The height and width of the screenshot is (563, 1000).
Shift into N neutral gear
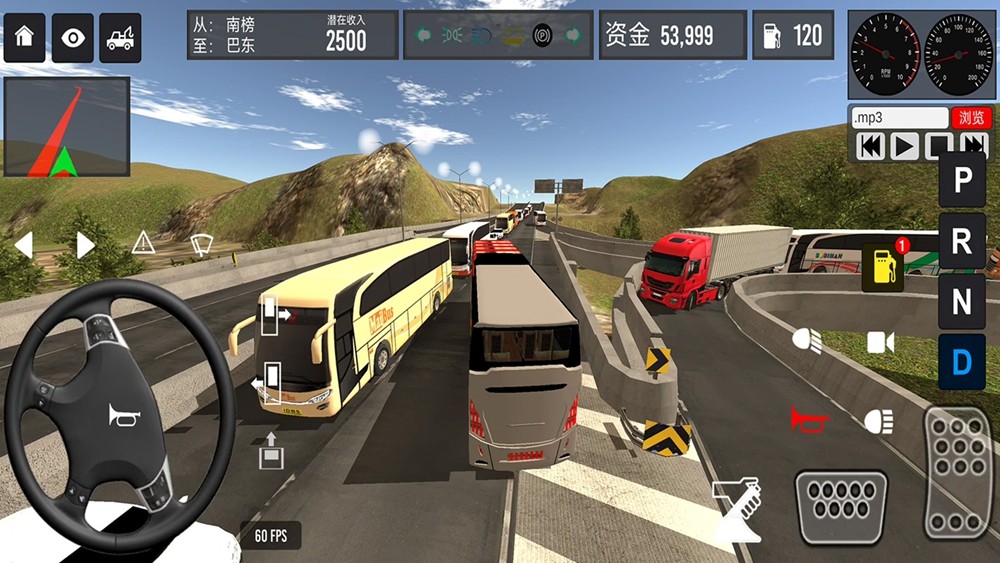point(962,301)
